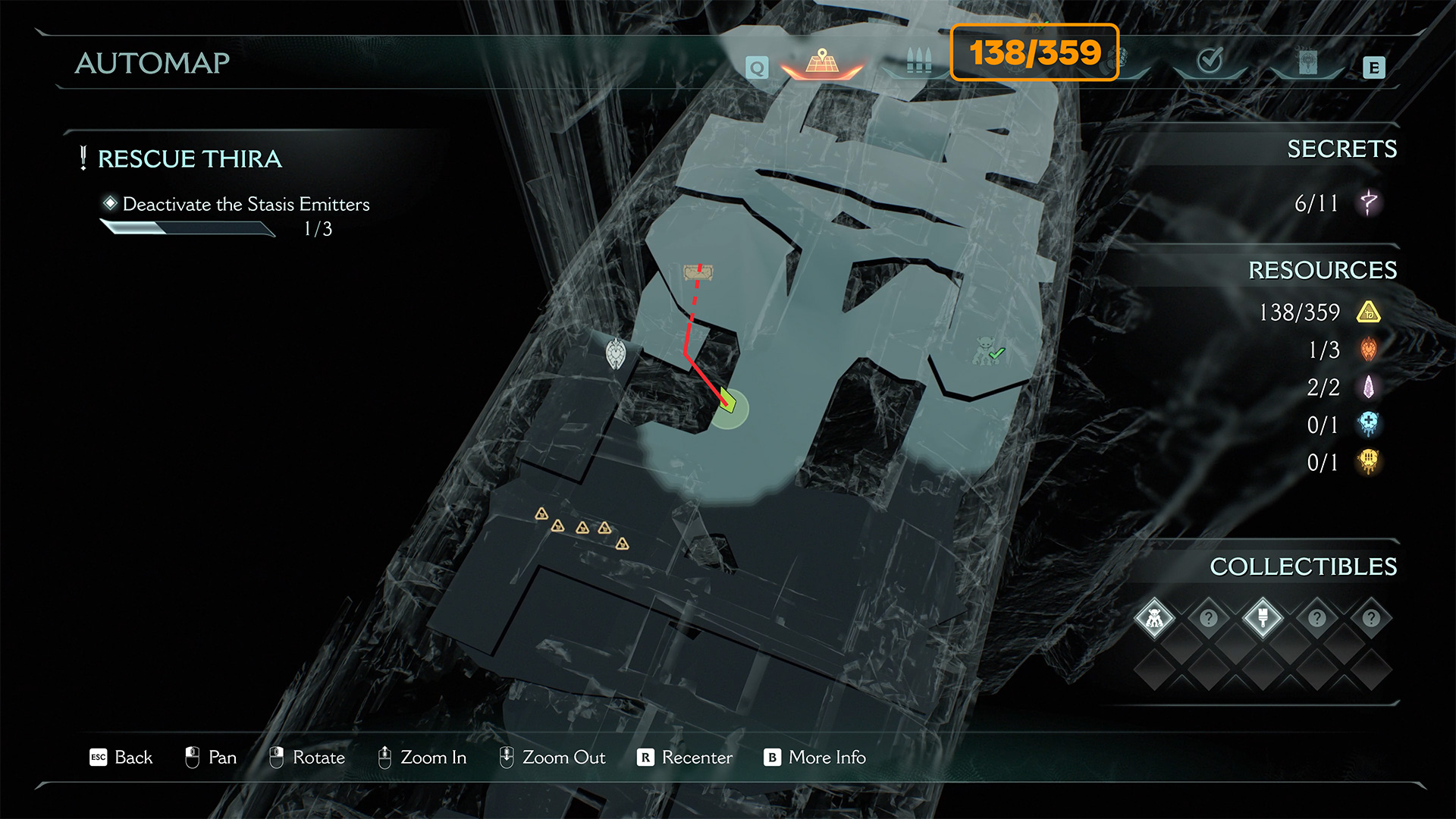The image size is (1456, 819).
Task: Select the Rescue Thira objective
Action: click(x=190, y=159)
